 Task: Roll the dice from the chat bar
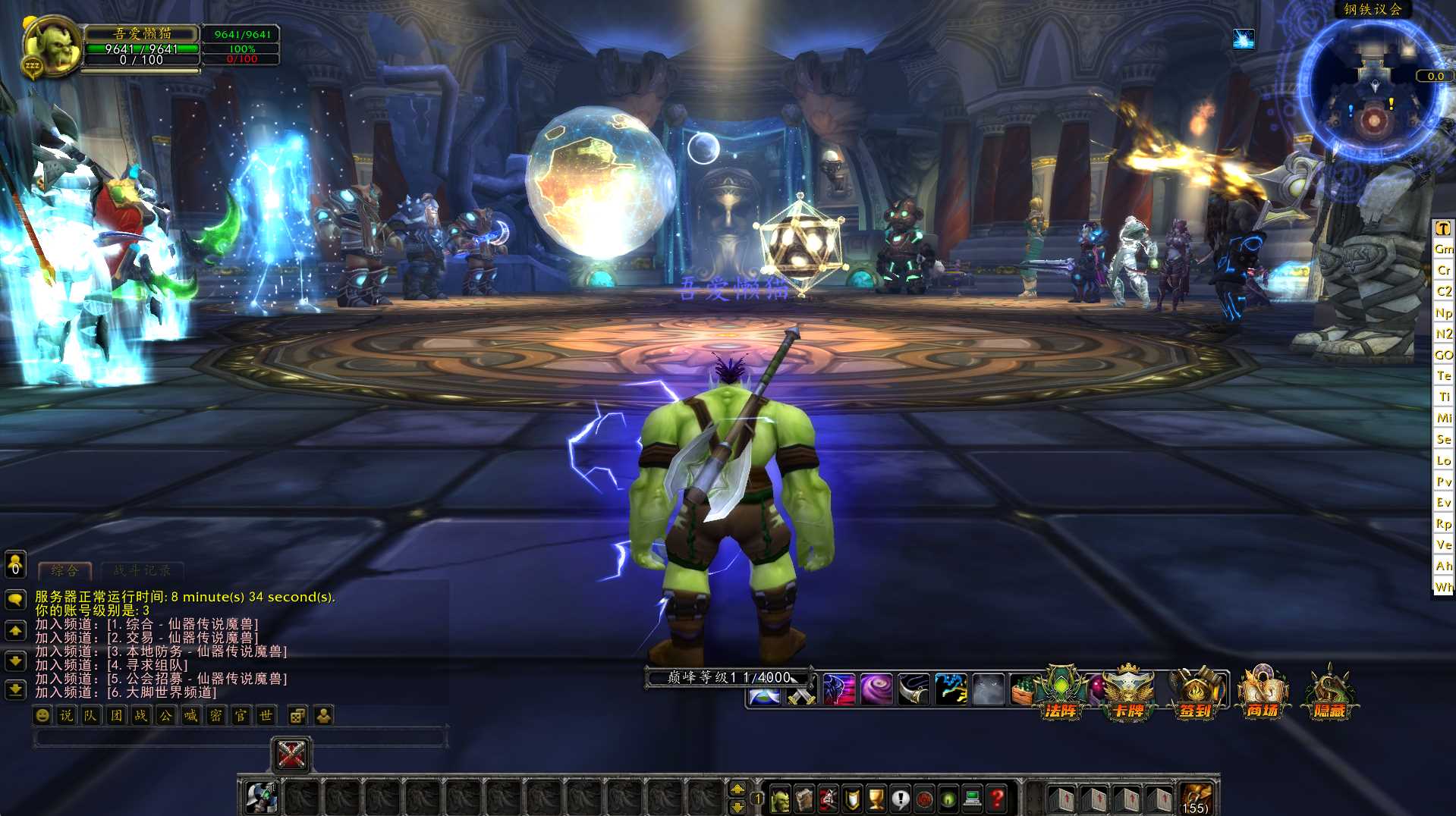[297, 715]
